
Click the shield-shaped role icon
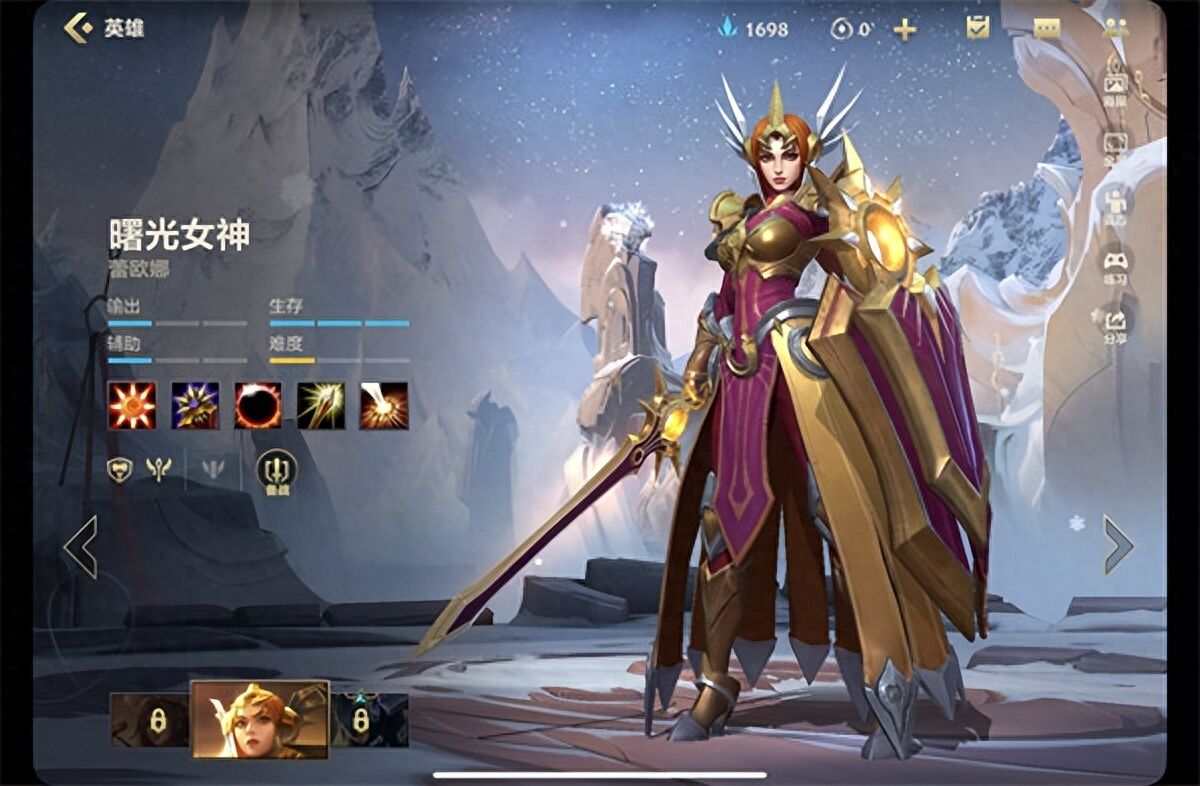pos(120,468)
